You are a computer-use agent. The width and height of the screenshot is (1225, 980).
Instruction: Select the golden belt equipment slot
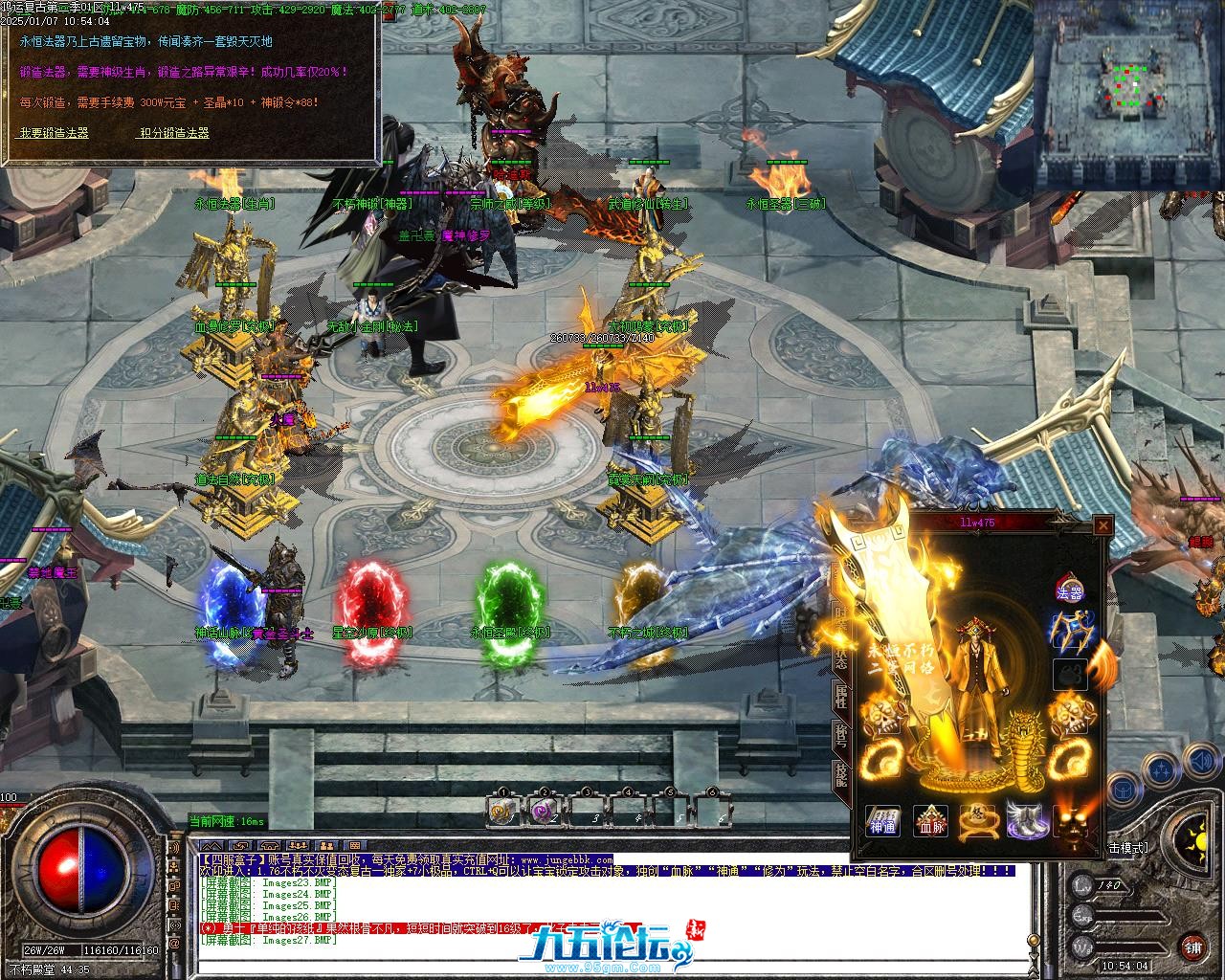pyautogui.click(x=978, y=821)
